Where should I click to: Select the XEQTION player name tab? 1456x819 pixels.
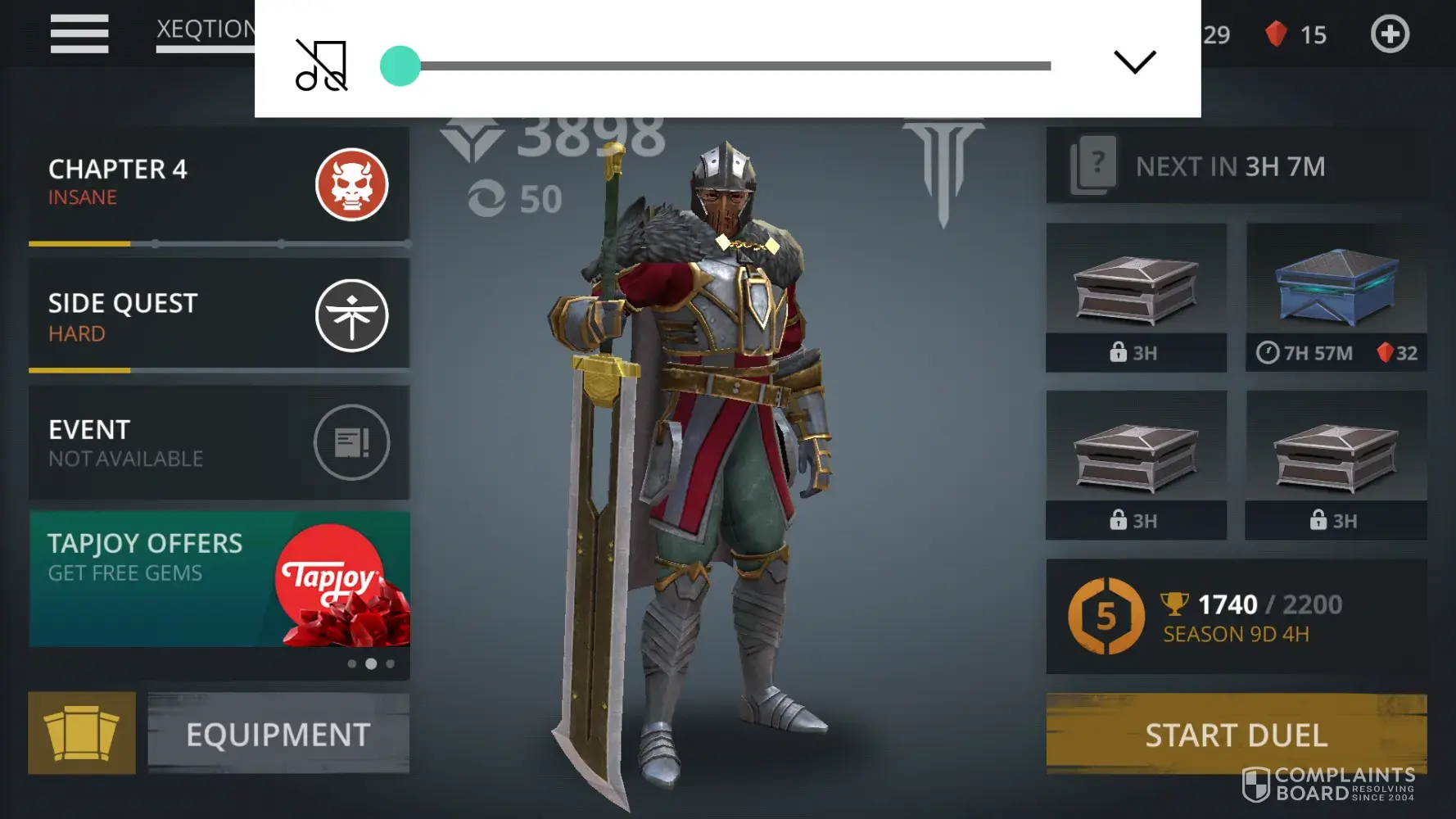click(x=206, y=30)
